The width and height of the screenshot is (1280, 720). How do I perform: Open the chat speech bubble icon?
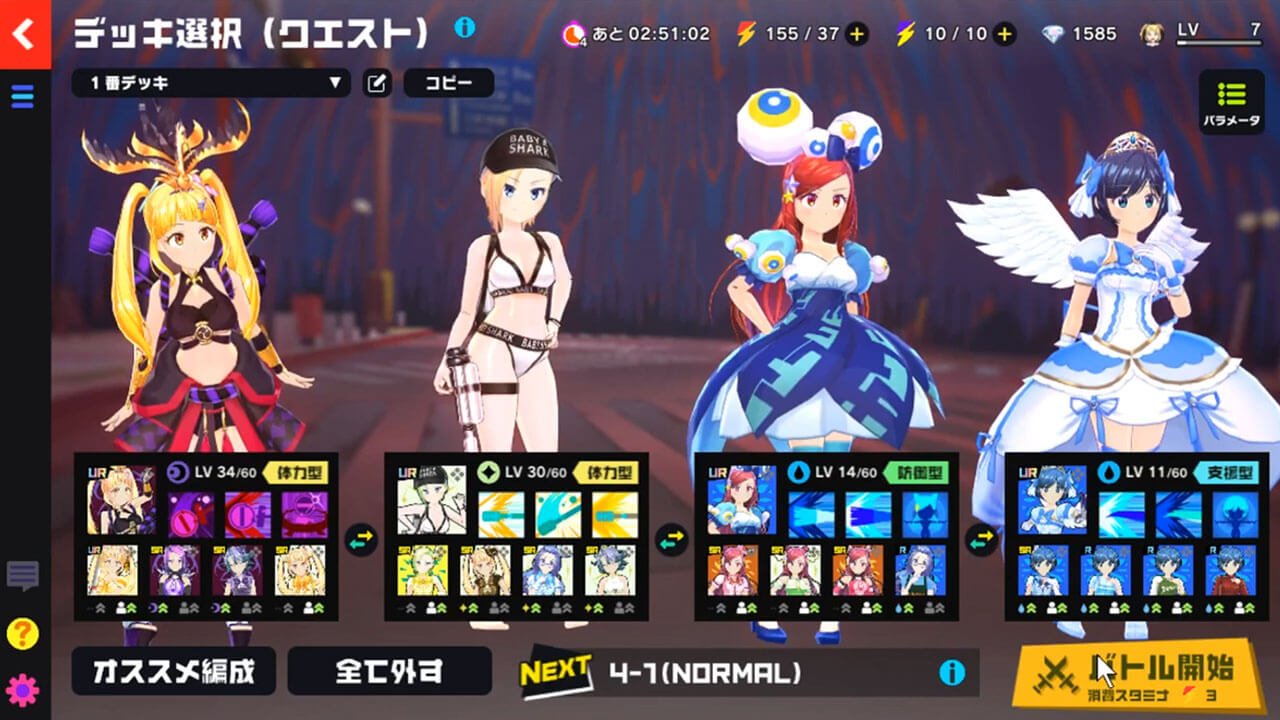click(22, 575)
